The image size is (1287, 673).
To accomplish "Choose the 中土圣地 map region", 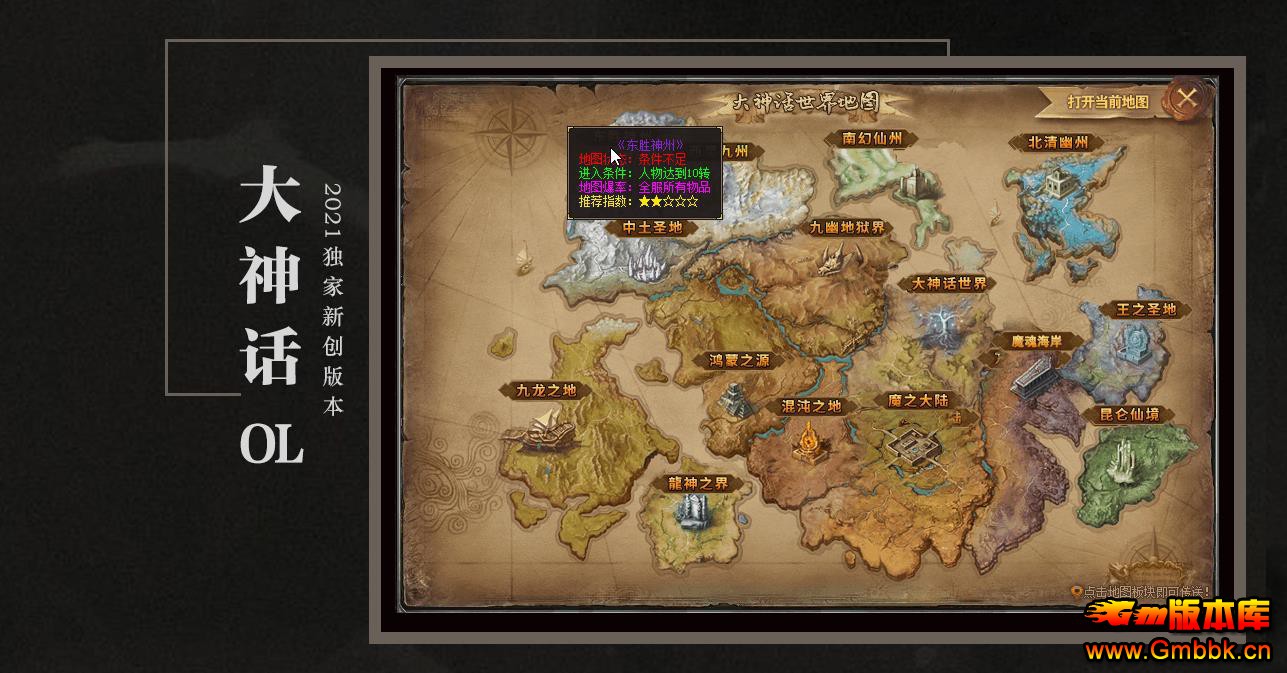I will point(652,227).
